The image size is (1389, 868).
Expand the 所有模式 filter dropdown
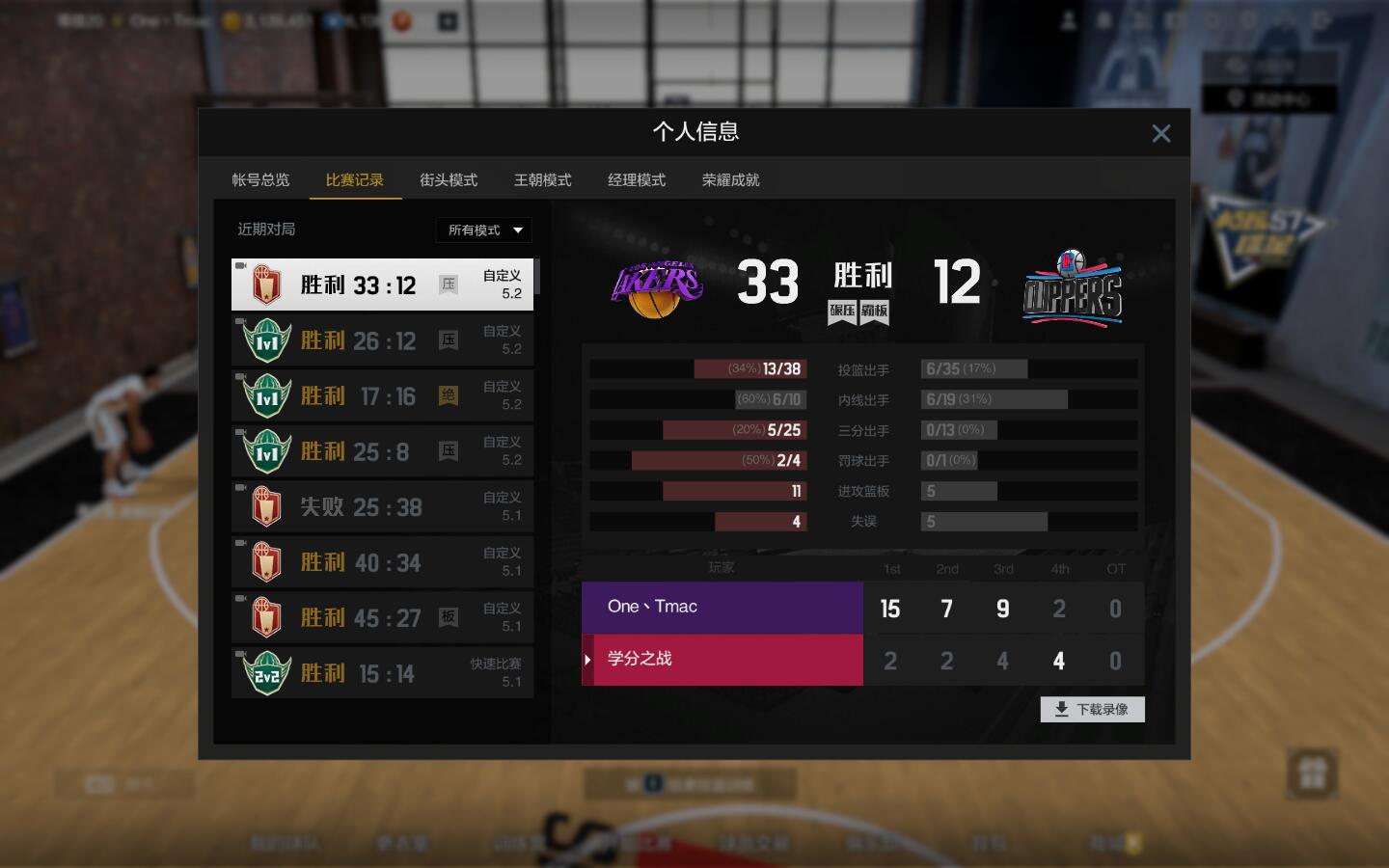[483, 230]
